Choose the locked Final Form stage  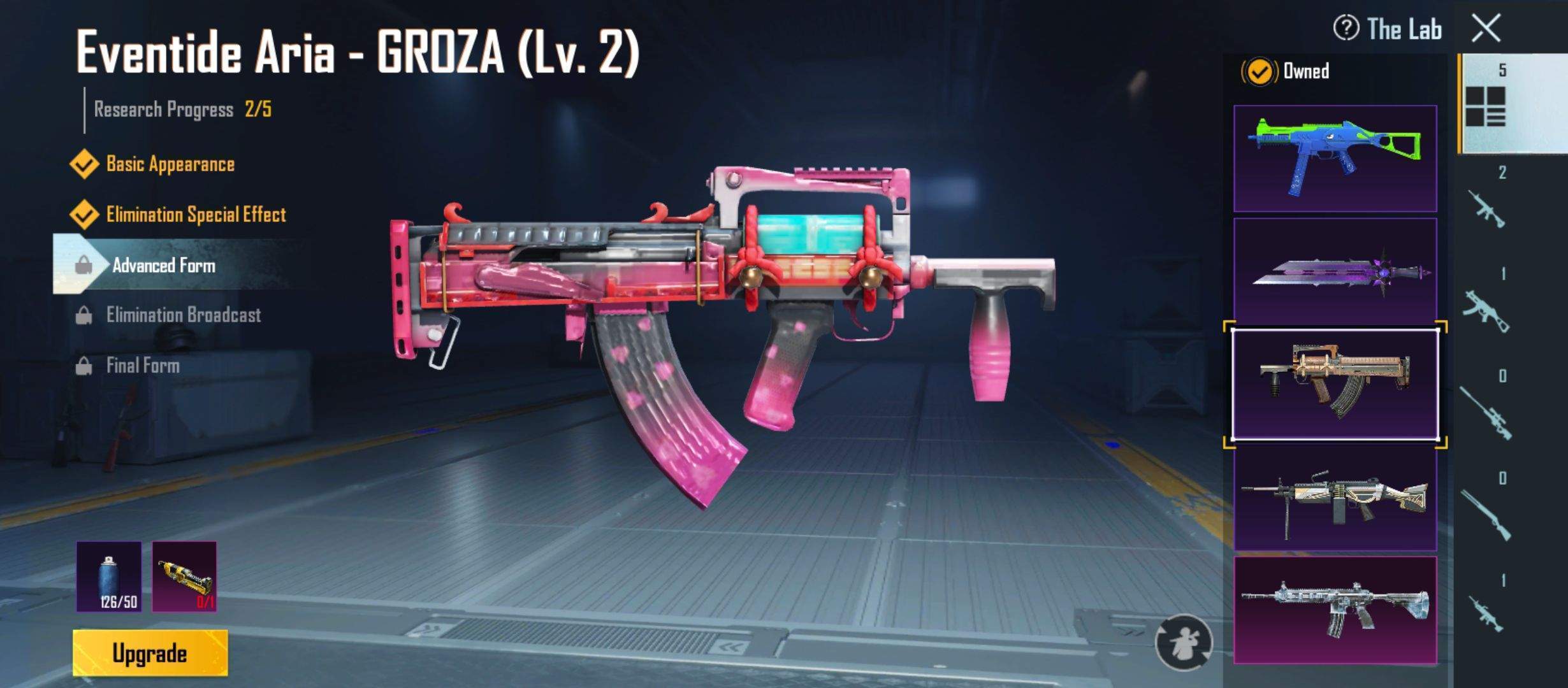click(x=143, y=366)
